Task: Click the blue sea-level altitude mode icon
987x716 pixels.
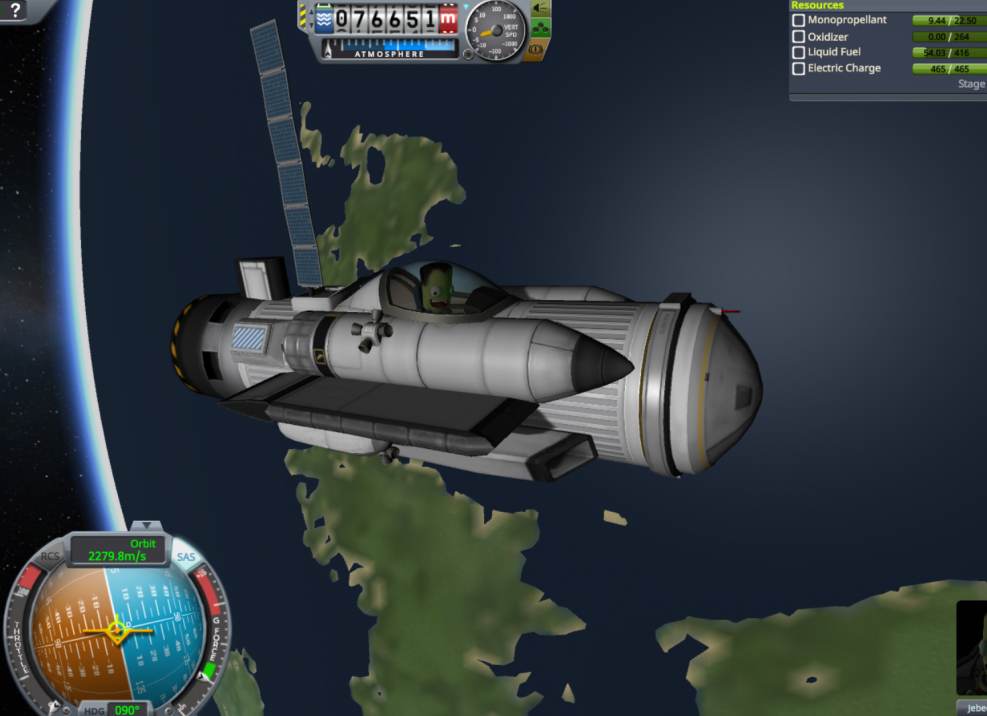Action: pos(325,18)
